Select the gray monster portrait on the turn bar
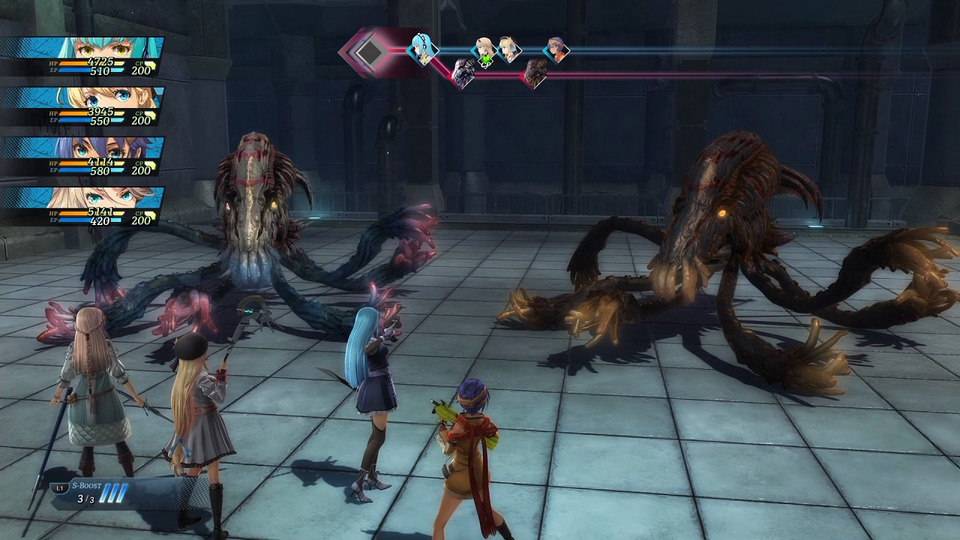Viewport: 960px width, 540px height. 464,72
